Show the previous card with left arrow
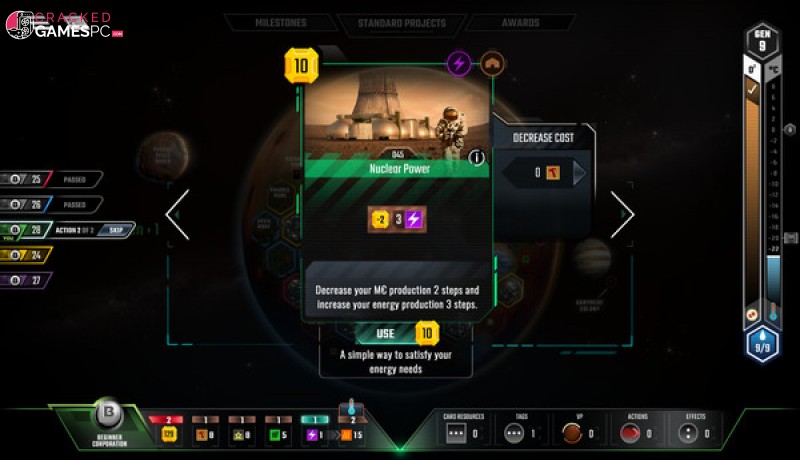This screenshot has width=800, height=460. (x=178, y=214)
